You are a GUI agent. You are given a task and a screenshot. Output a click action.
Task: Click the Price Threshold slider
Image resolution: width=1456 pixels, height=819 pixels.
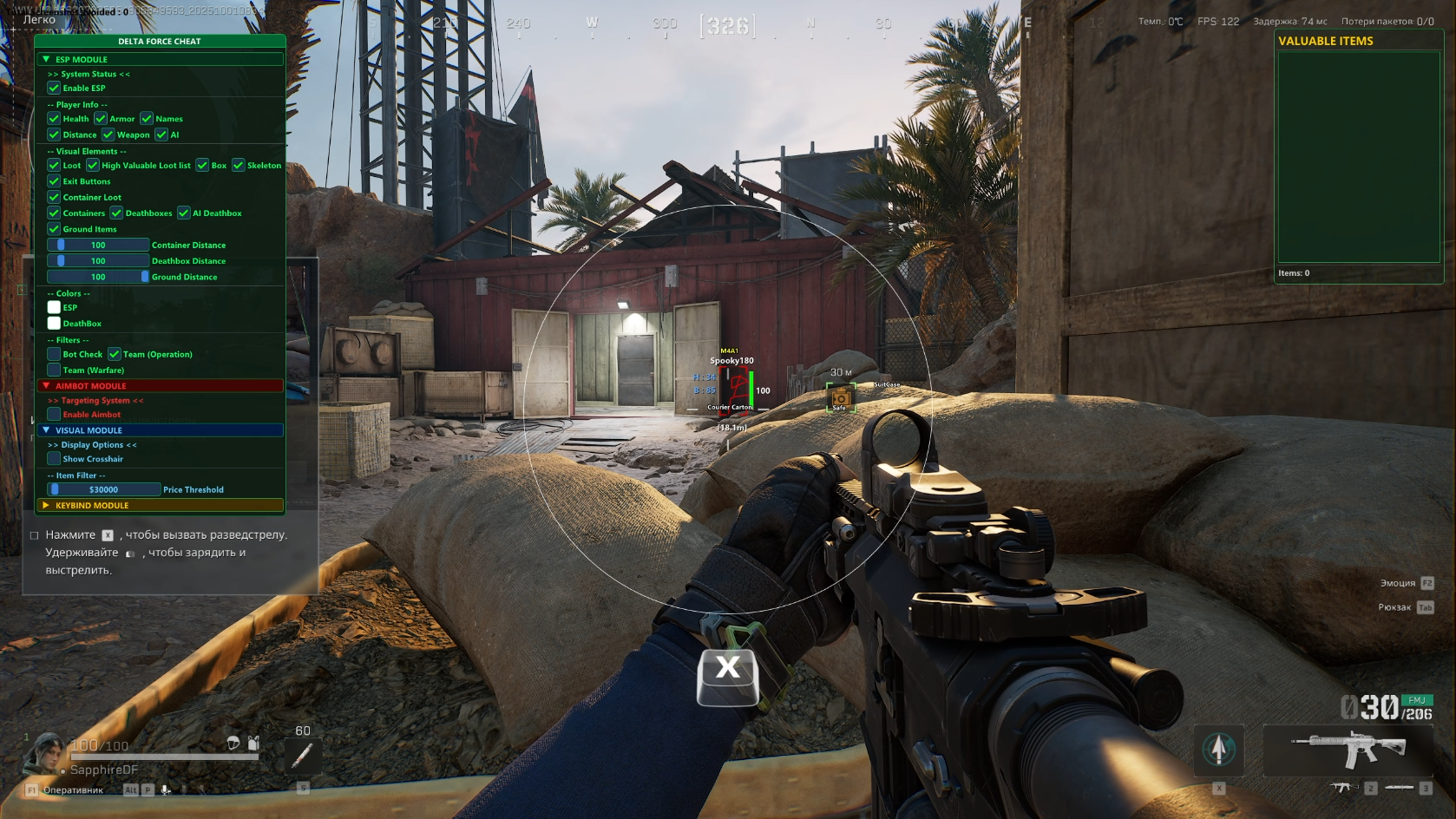click(104, 490)
